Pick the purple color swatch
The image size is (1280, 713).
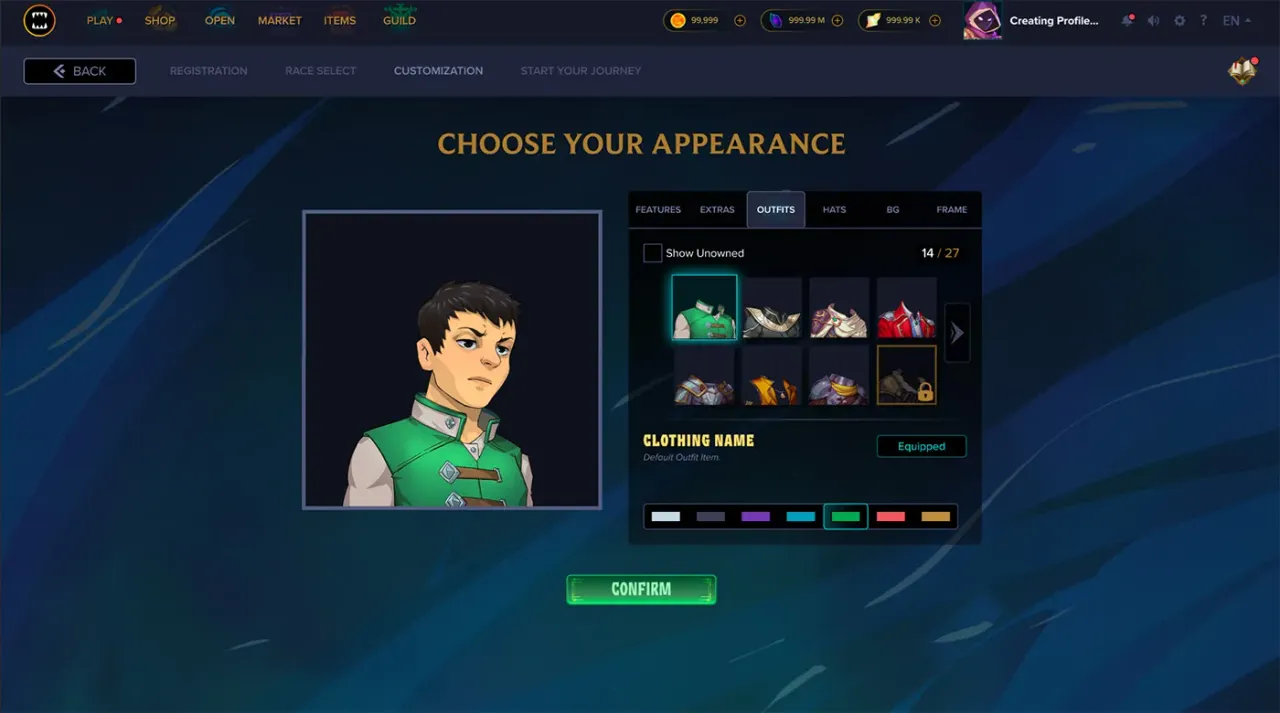pos(755,517)
